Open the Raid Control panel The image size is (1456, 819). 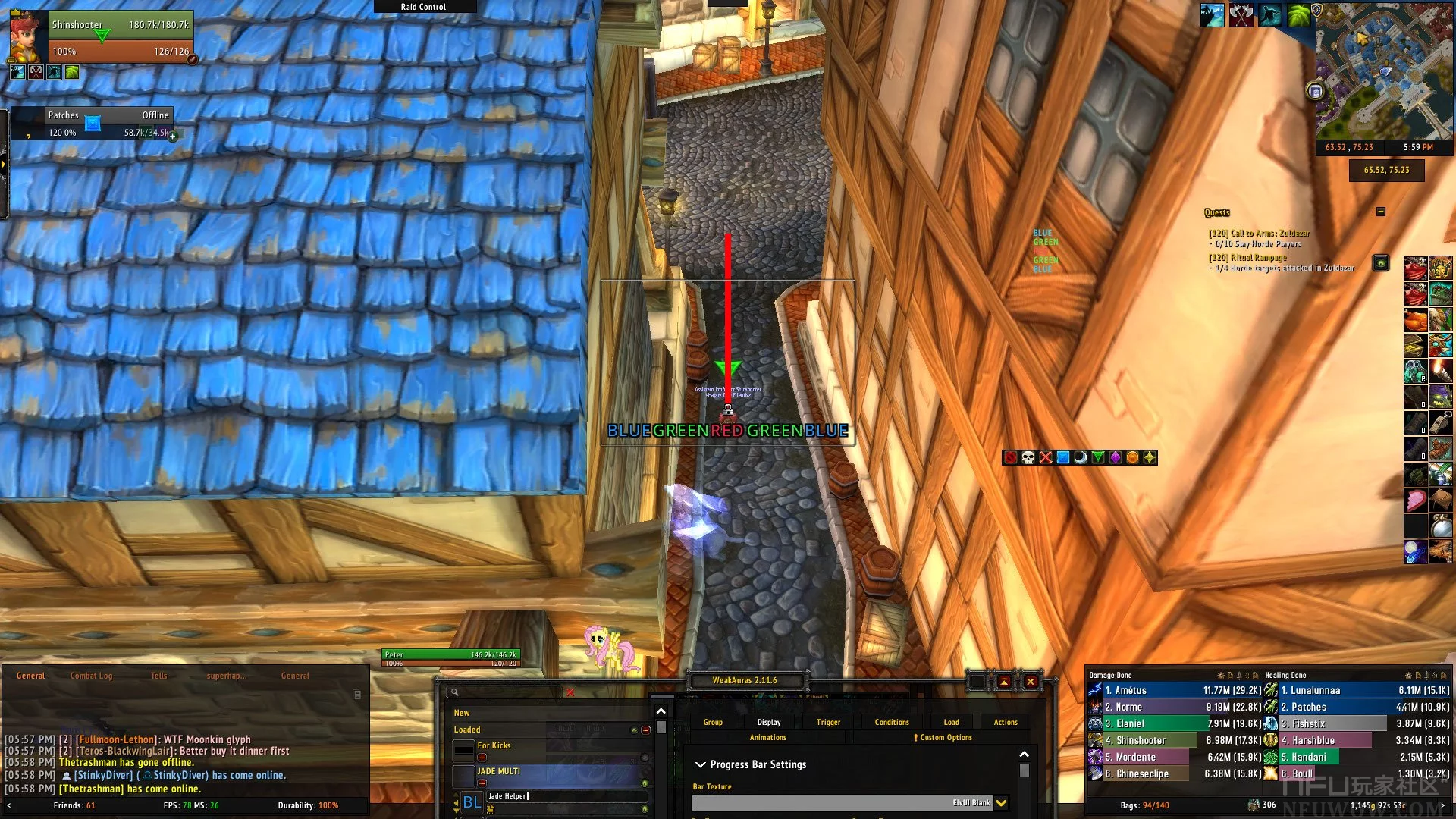(423, 7)
